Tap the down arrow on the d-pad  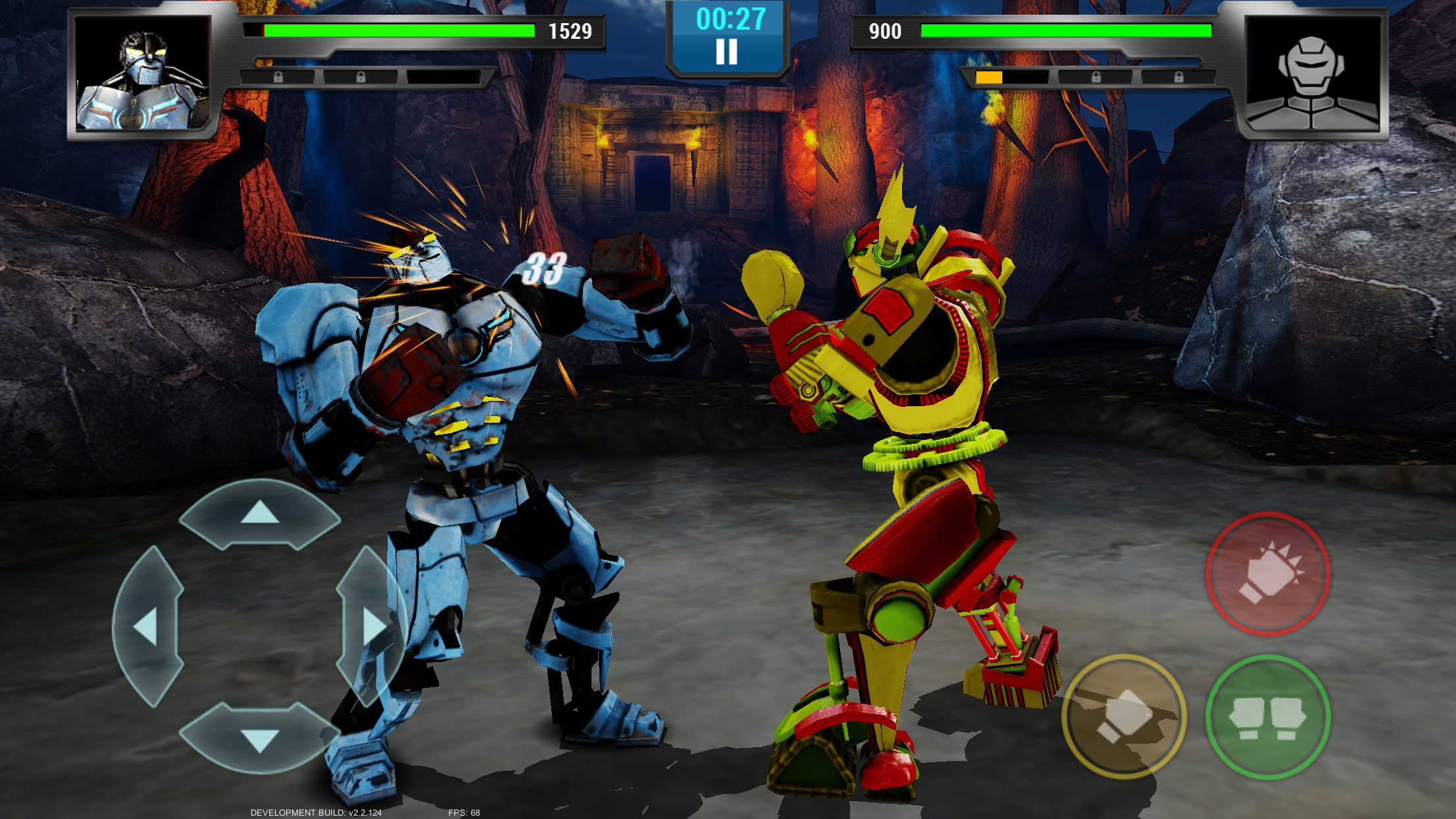(260, 739)
